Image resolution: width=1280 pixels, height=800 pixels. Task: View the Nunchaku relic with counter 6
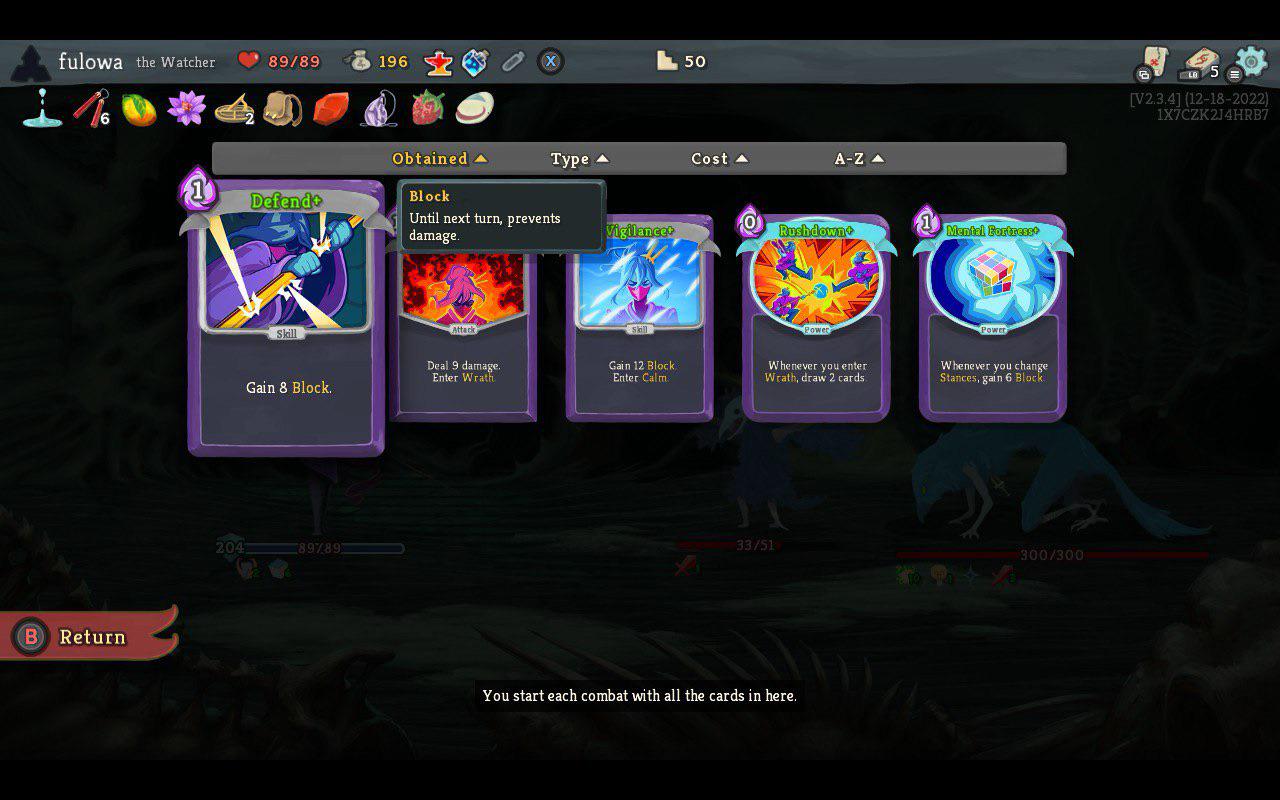pos(89,108)
